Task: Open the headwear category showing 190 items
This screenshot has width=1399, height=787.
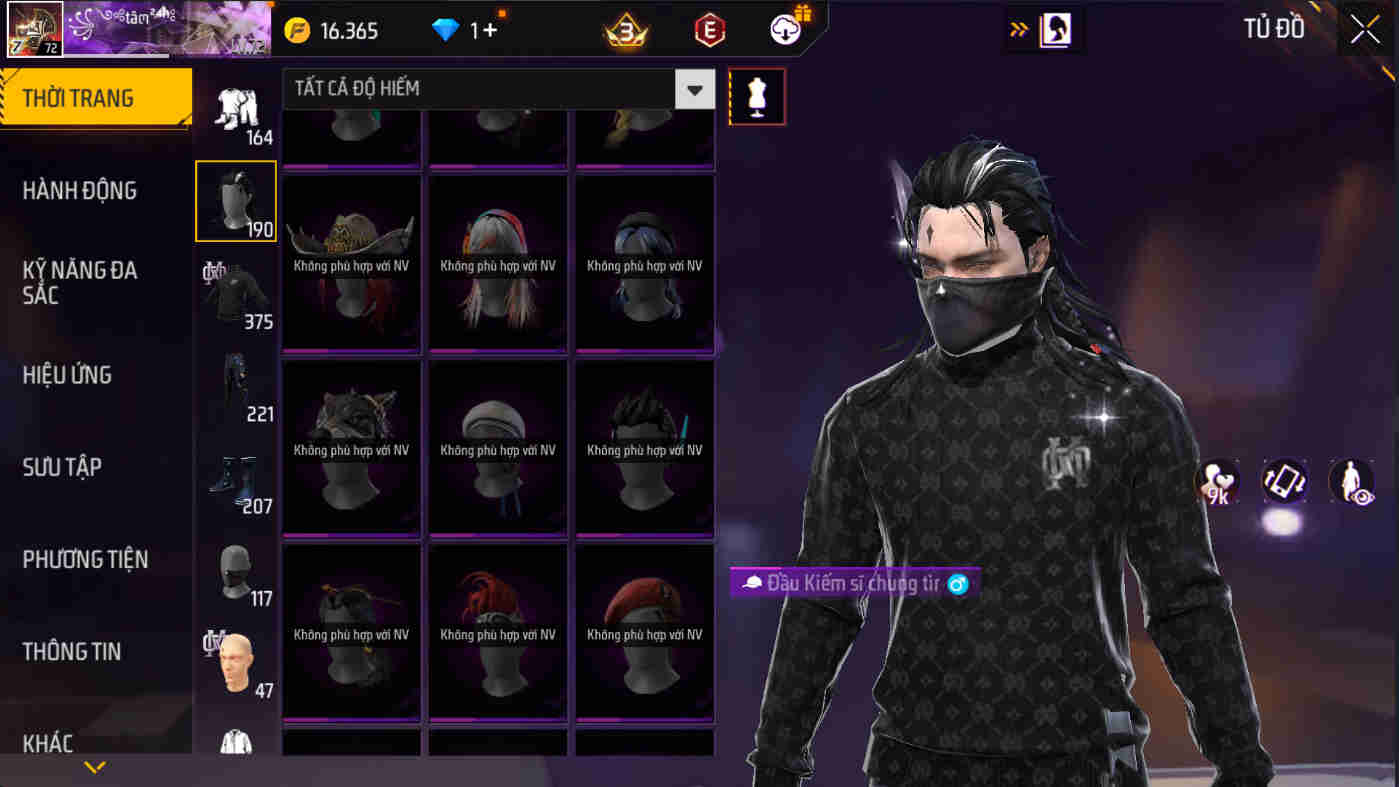Action: click(236, 200)
